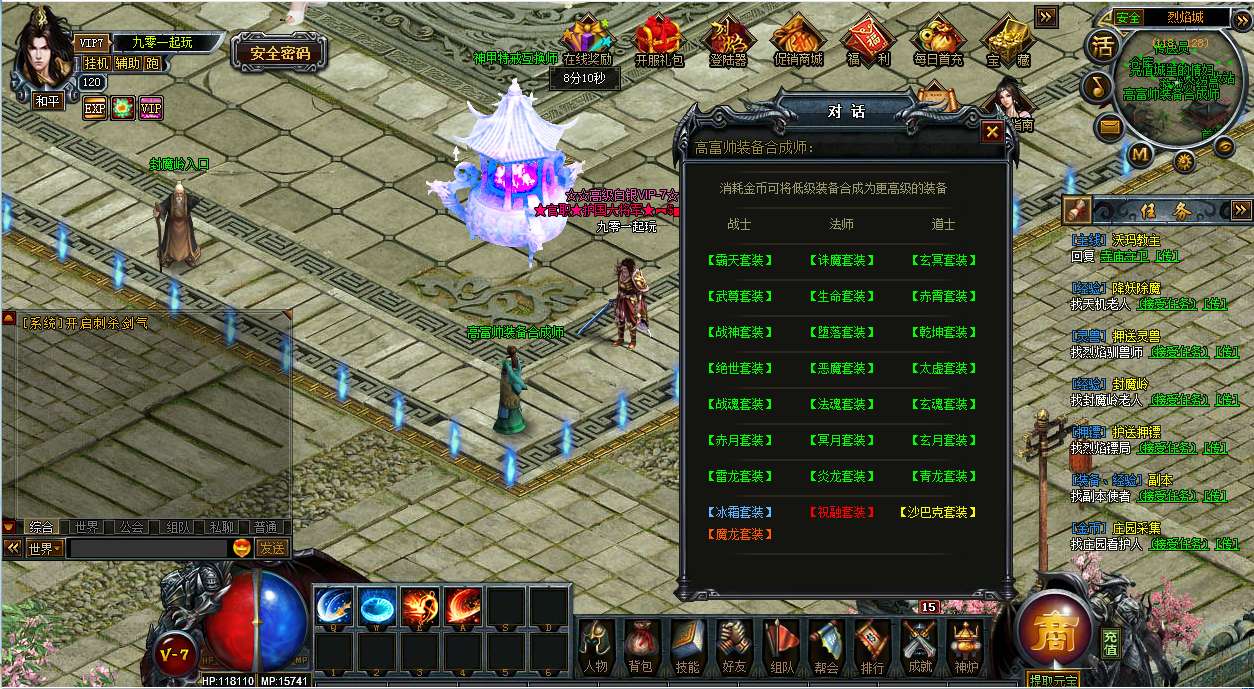Screen dimensions: 1254x689
Task: Click the 充值 recharge button
Action: pyautogui.click(x=1111, y=643)
